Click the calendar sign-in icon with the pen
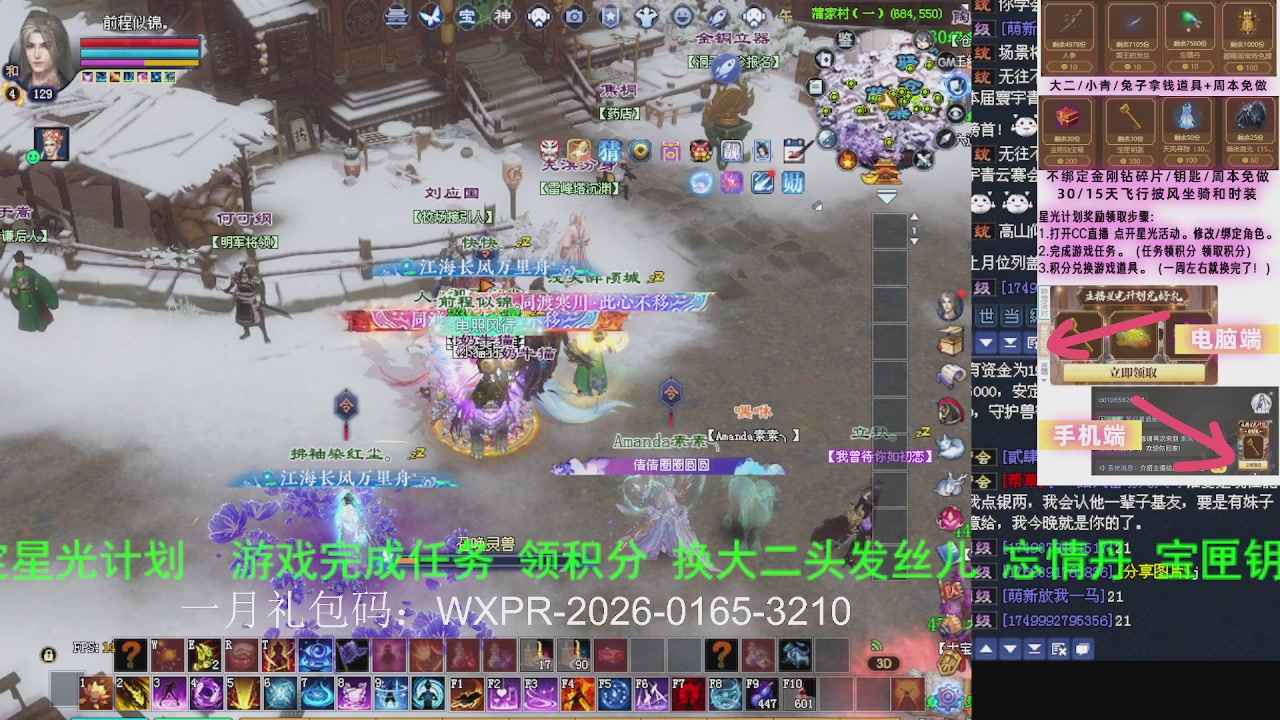The width and height of the screenshot is (1280, 720). click(796, 151)
